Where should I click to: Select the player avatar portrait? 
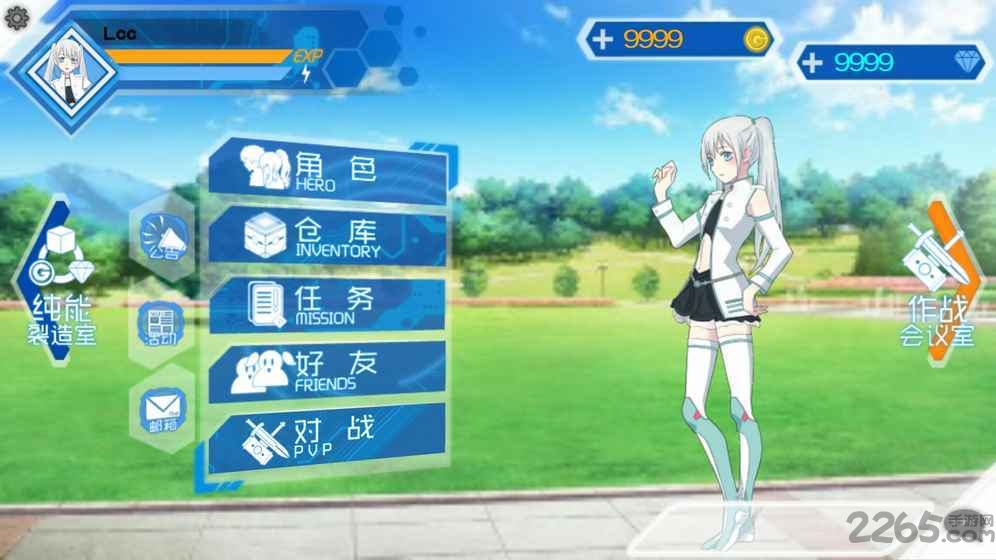tap(64, 68)
